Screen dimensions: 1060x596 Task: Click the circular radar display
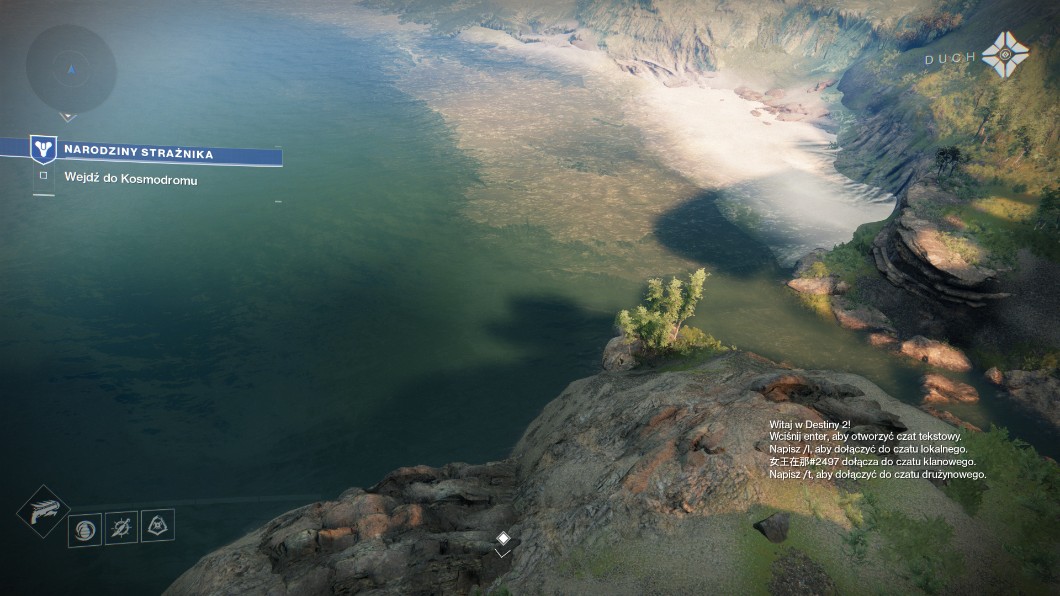(70, 69)
